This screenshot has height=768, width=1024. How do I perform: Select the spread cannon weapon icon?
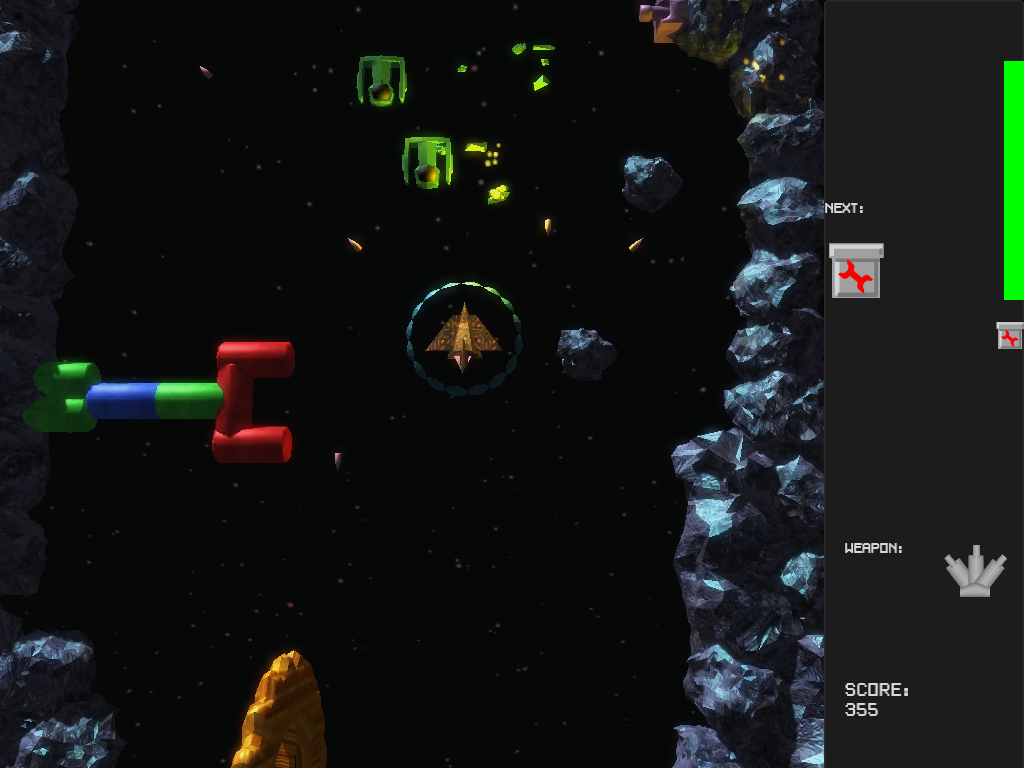pyautogui.click(x=975, y=573)
